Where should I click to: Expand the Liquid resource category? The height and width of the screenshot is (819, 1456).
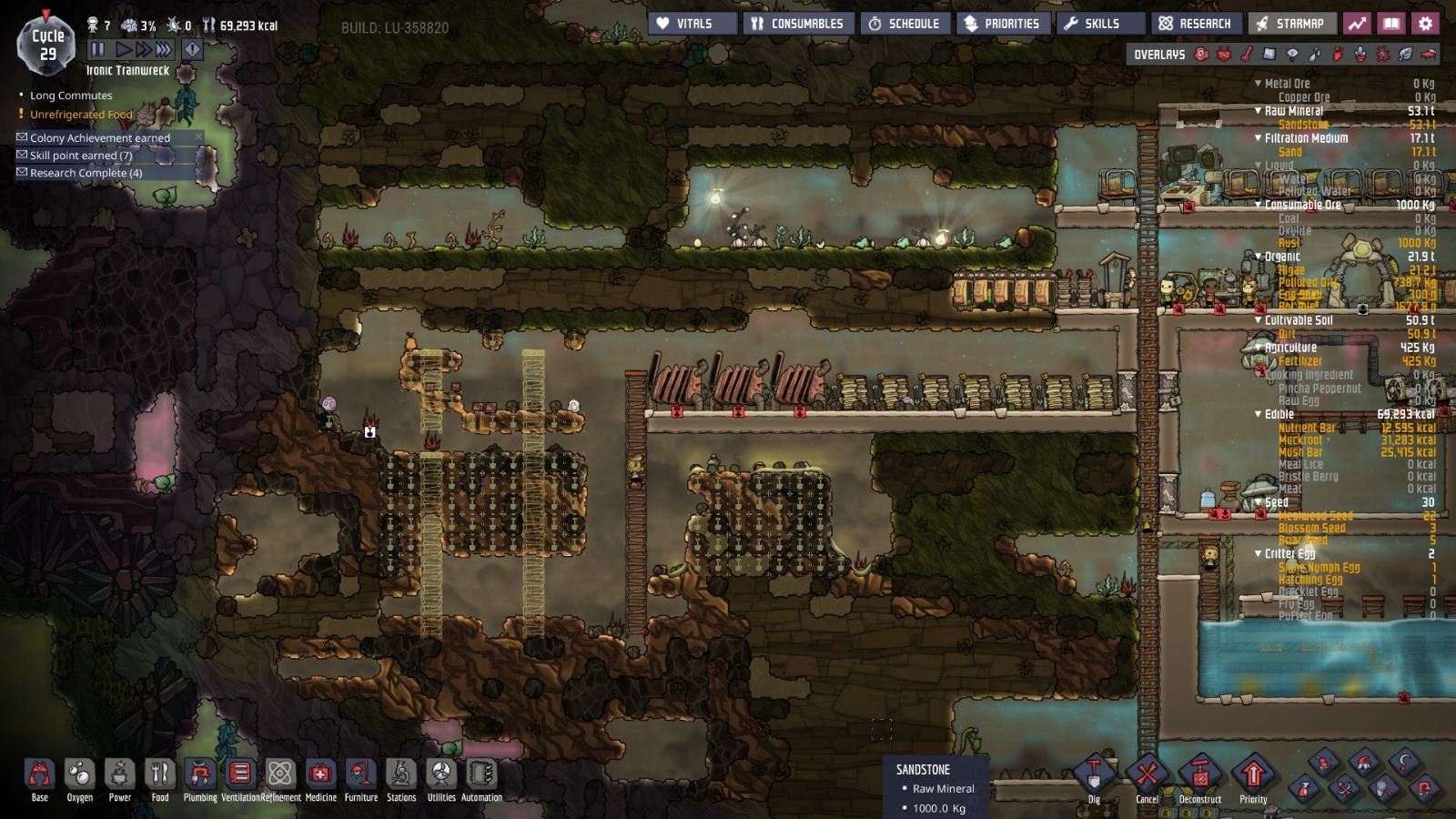tap(1259, 167)
